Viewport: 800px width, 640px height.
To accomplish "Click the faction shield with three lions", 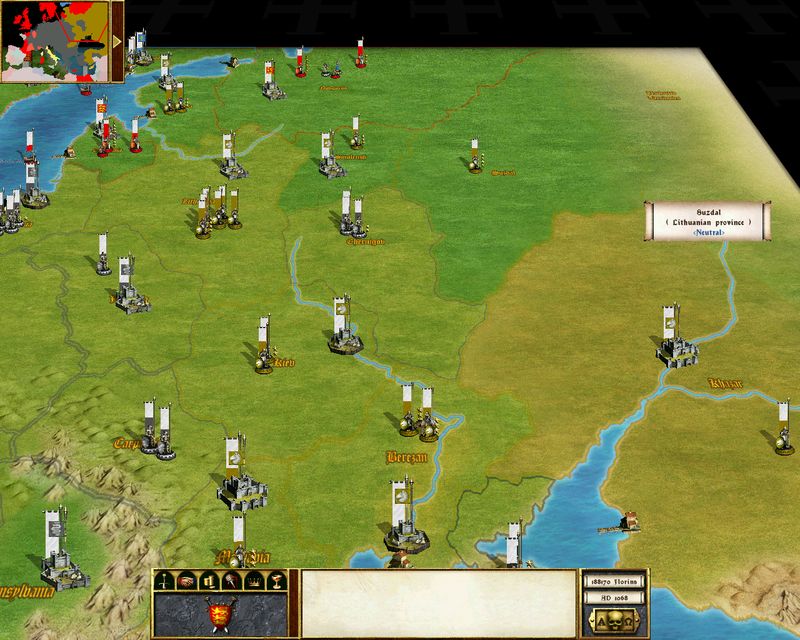I will 219,614.
